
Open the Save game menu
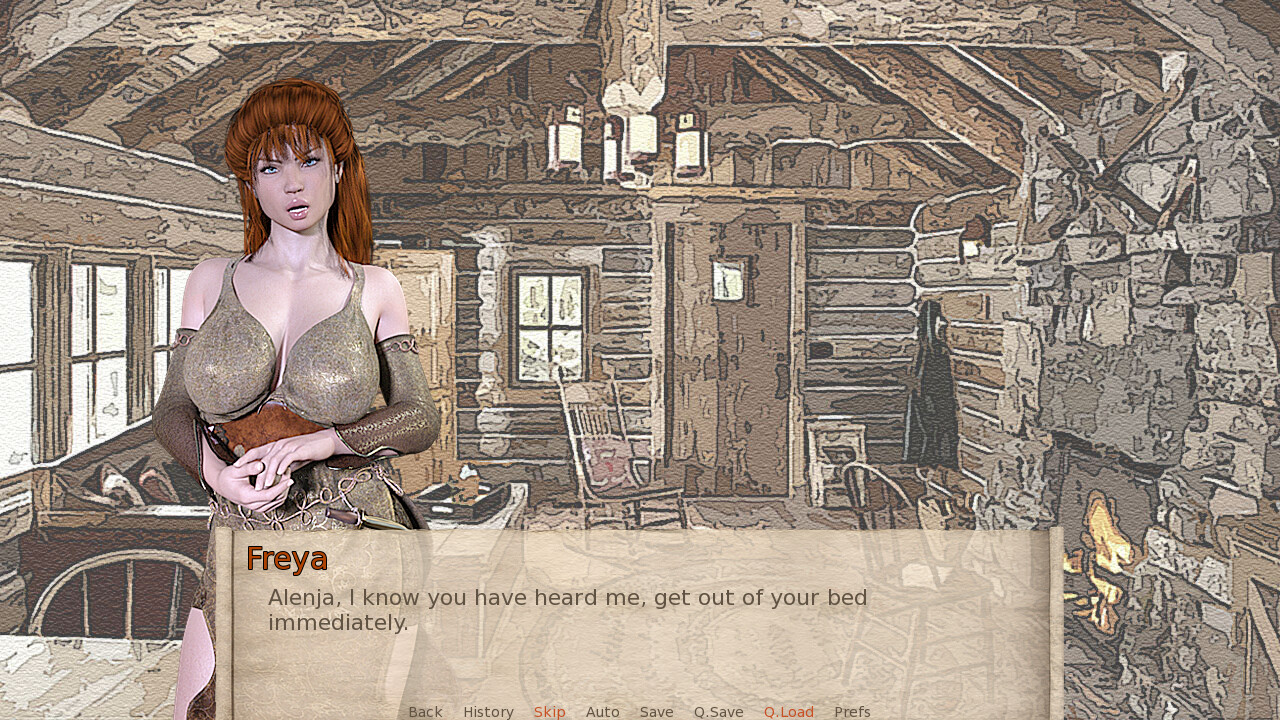point(656,712)
